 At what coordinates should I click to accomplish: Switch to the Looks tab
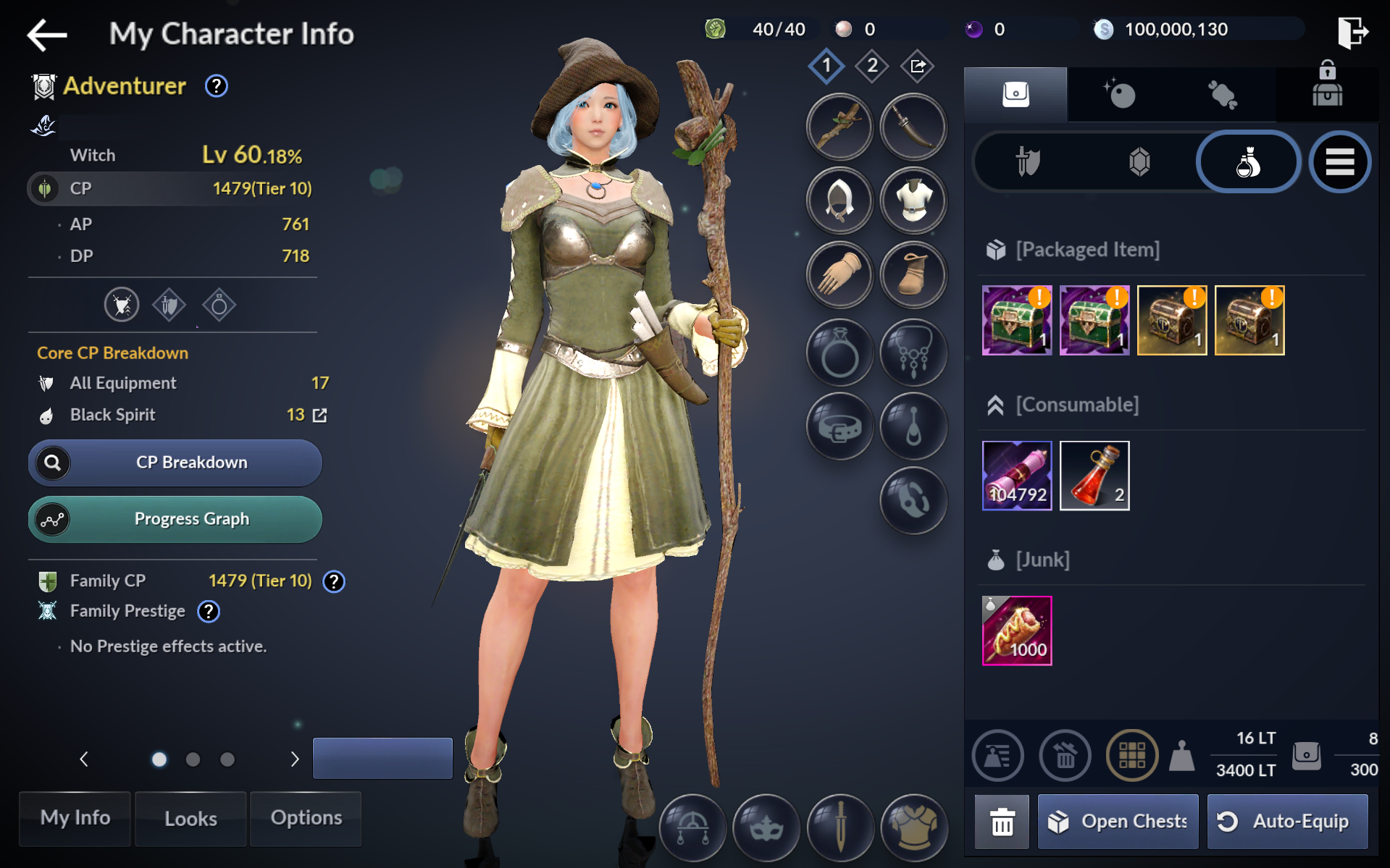(x=191, y=819)
